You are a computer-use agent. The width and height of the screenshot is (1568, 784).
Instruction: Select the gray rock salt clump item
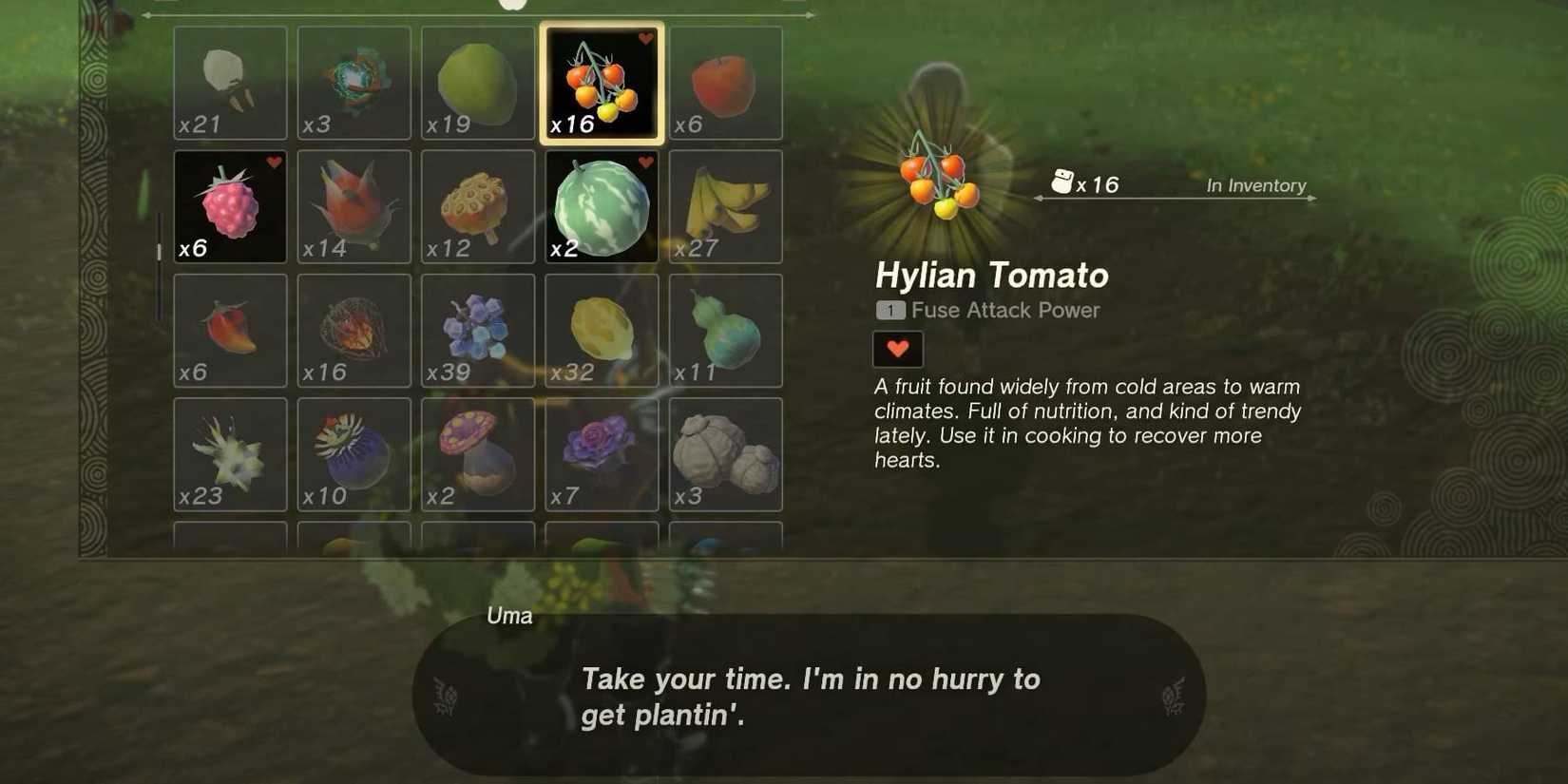pos(725,453)
